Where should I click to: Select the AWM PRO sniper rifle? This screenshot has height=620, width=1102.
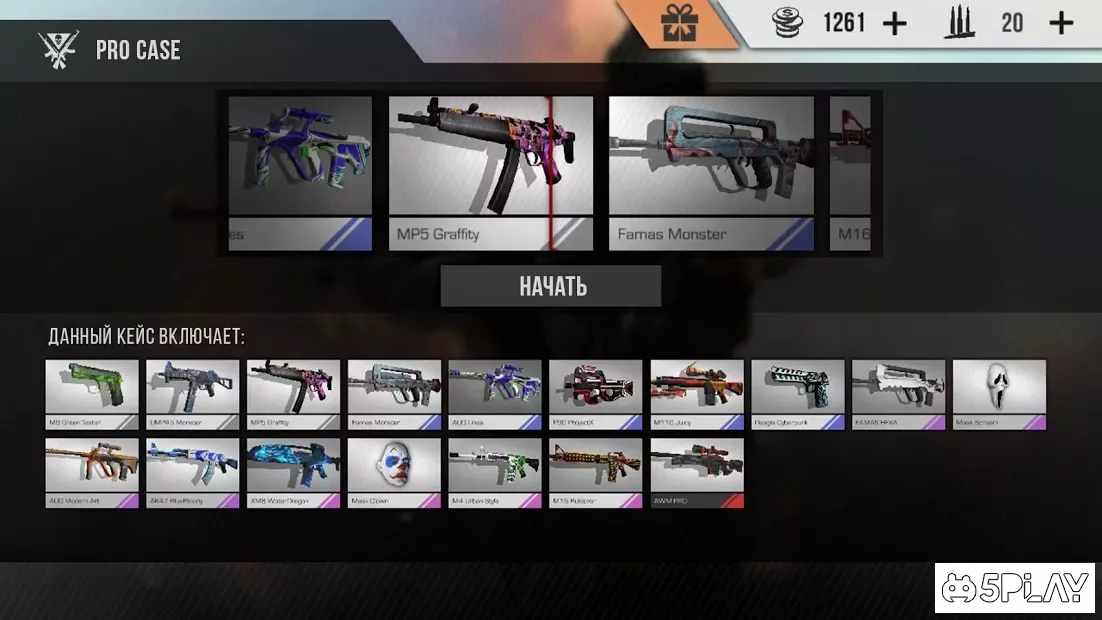click(x=697, y=471)
